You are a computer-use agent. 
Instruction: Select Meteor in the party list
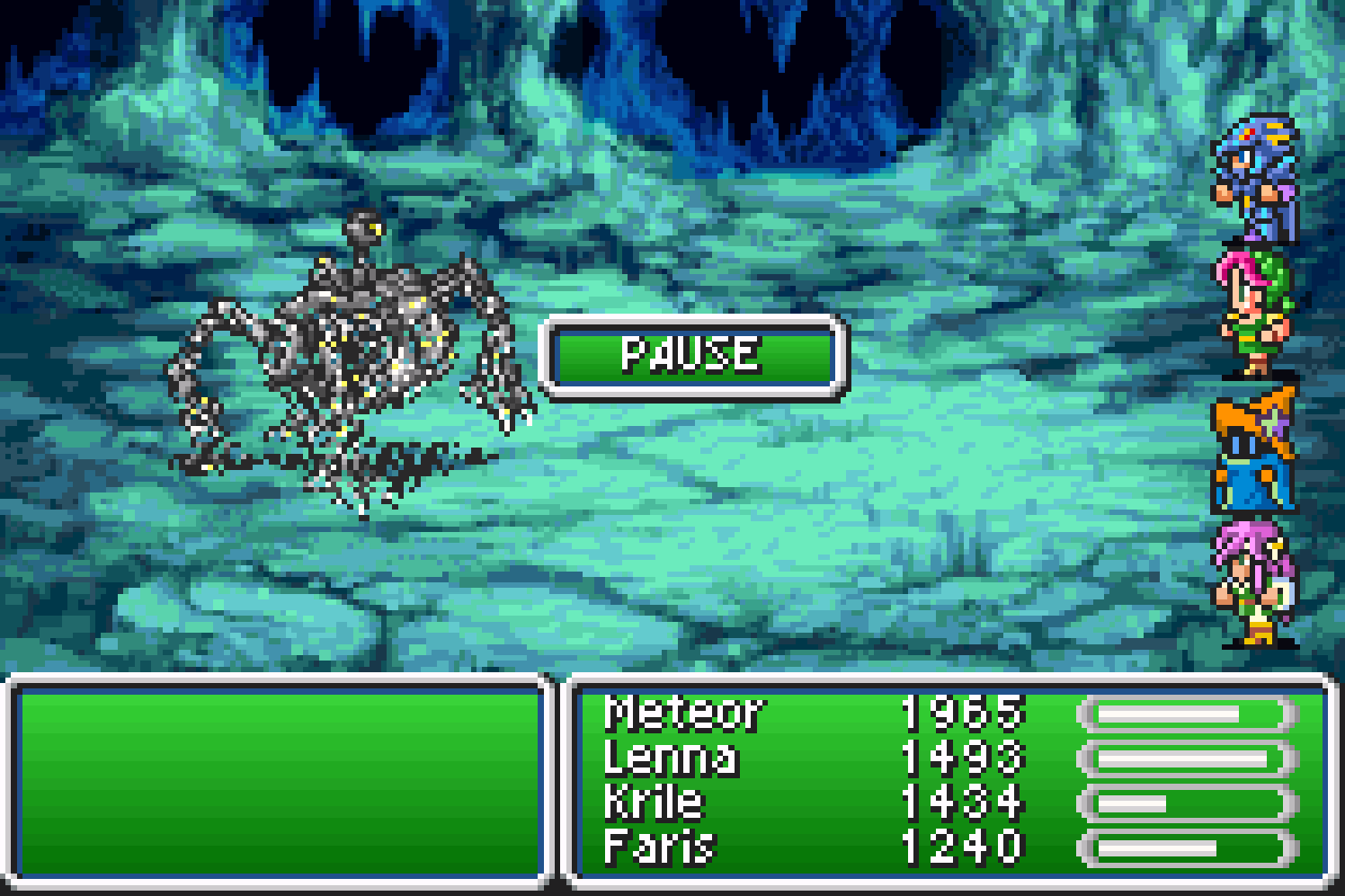pos(684,714)
